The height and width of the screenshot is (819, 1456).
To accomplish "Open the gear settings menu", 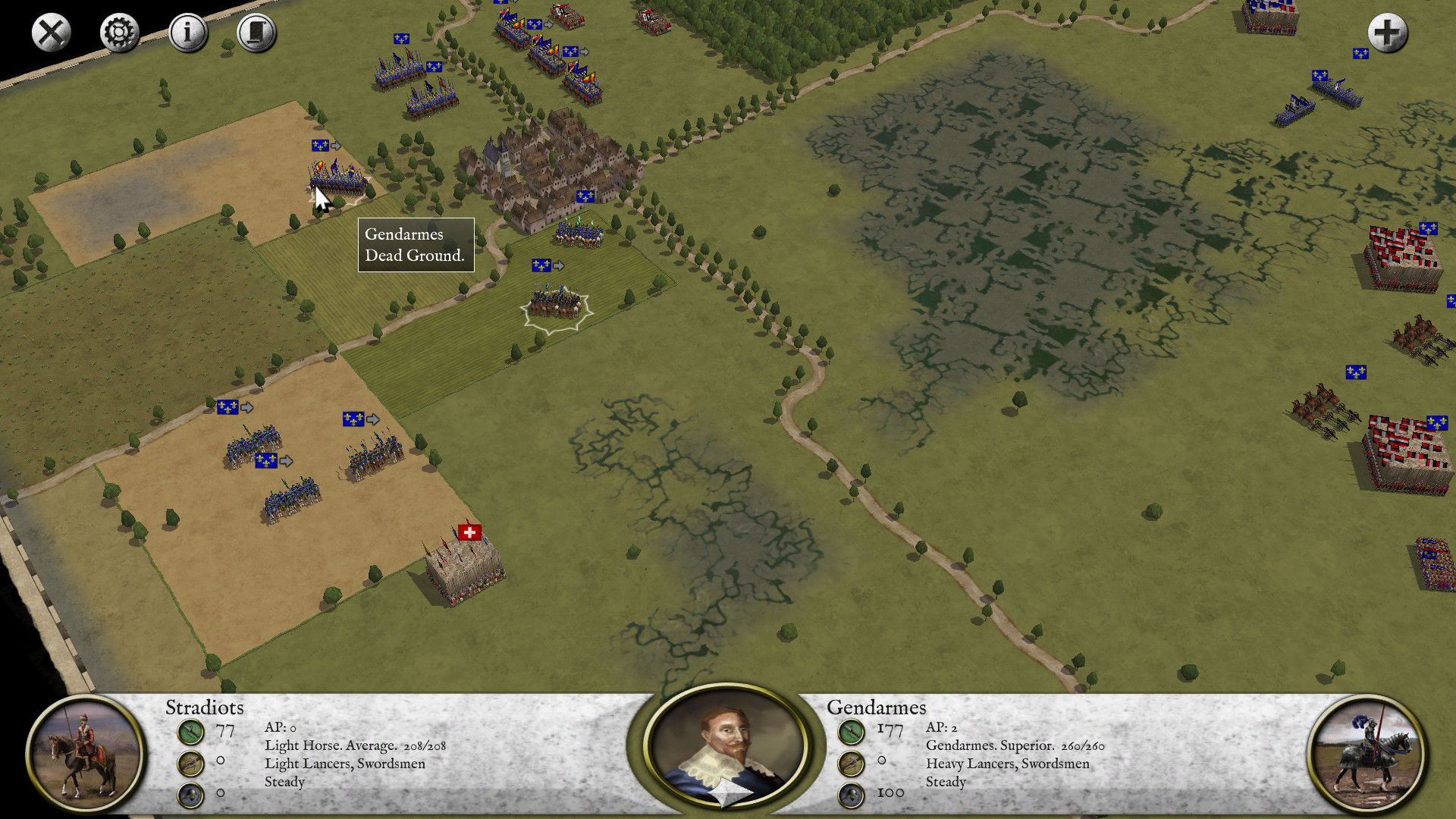I will [119, 33].
